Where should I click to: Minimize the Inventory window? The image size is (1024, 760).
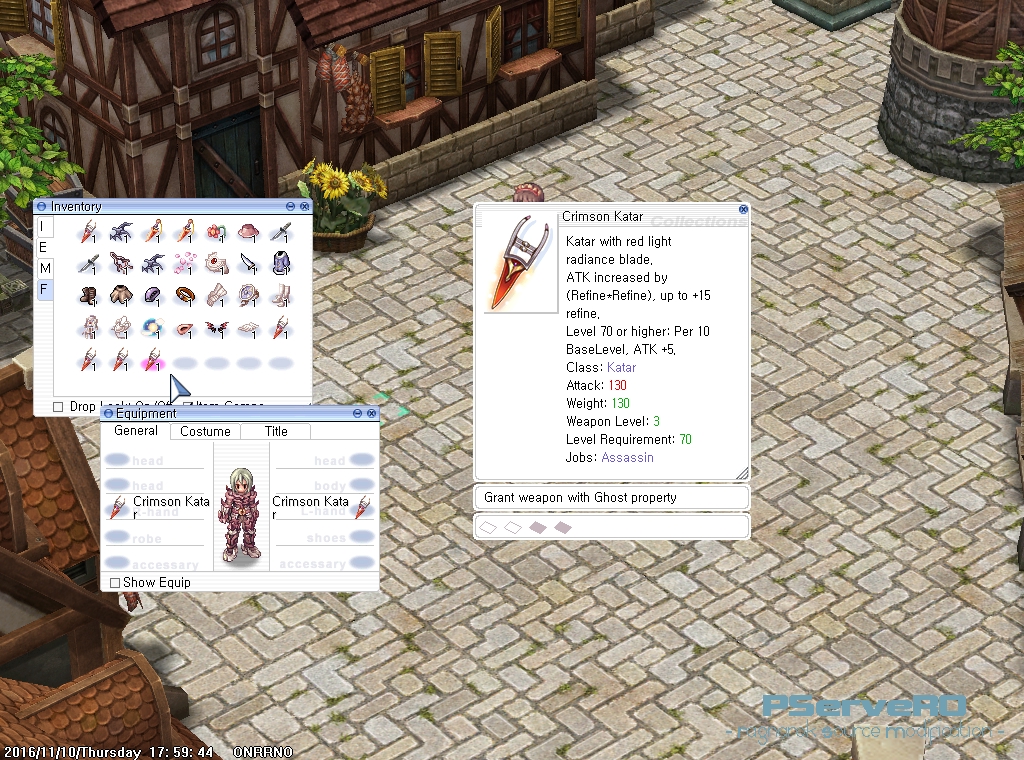tap(291, 206)
